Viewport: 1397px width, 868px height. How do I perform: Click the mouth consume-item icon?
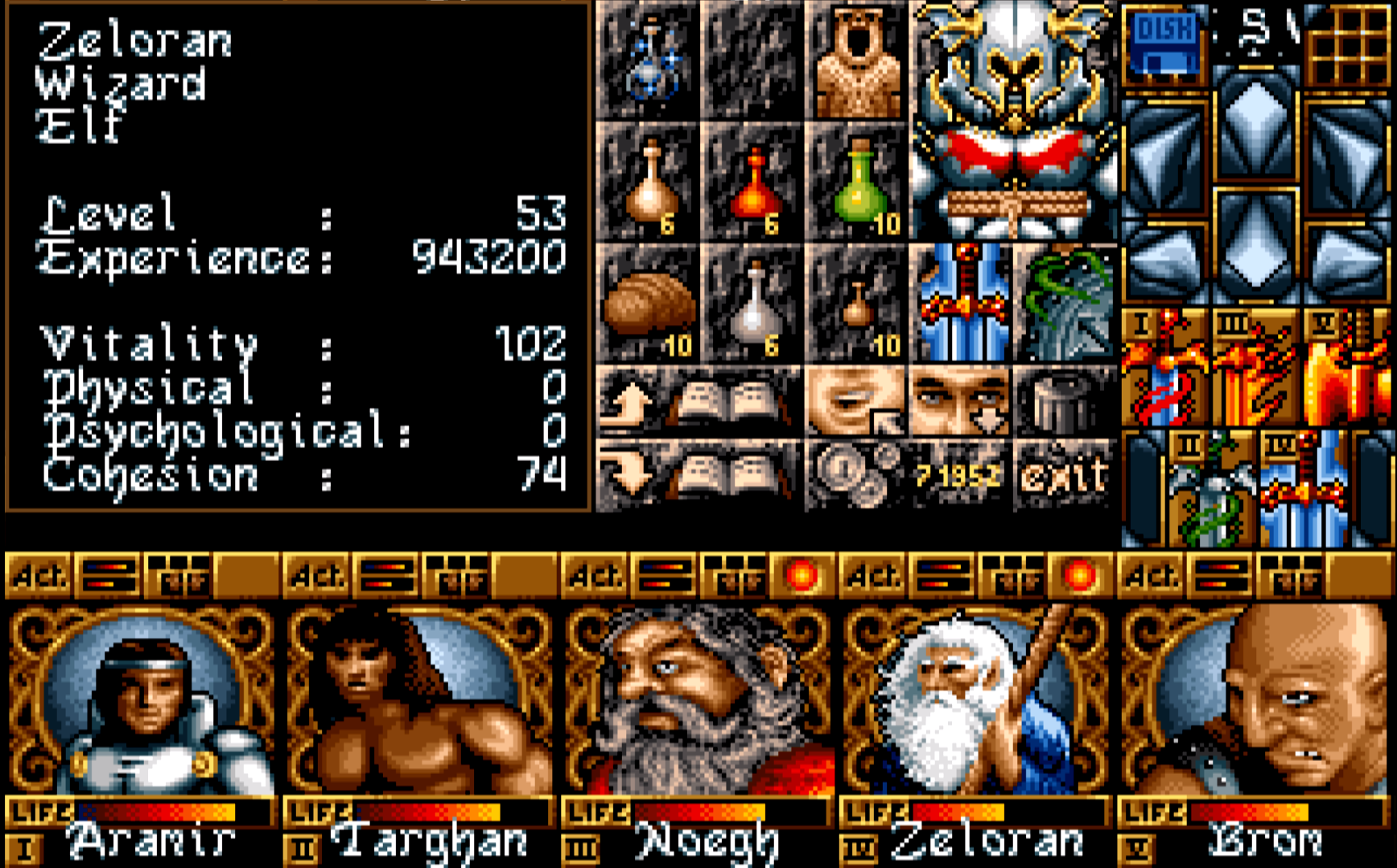853,398
